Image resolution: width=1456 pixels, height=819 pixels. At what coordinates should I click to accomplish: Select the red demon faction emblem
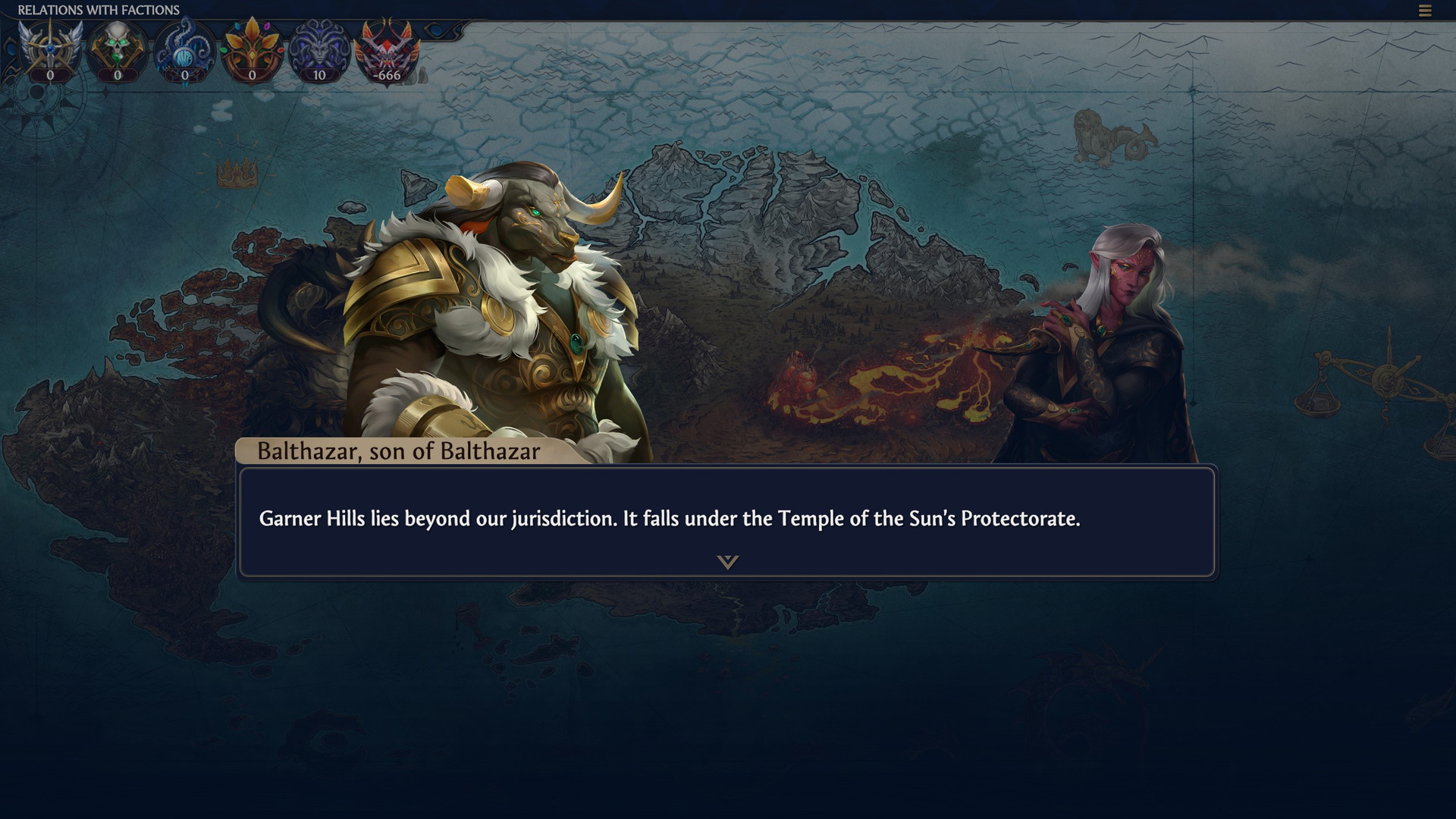(388, 49)
